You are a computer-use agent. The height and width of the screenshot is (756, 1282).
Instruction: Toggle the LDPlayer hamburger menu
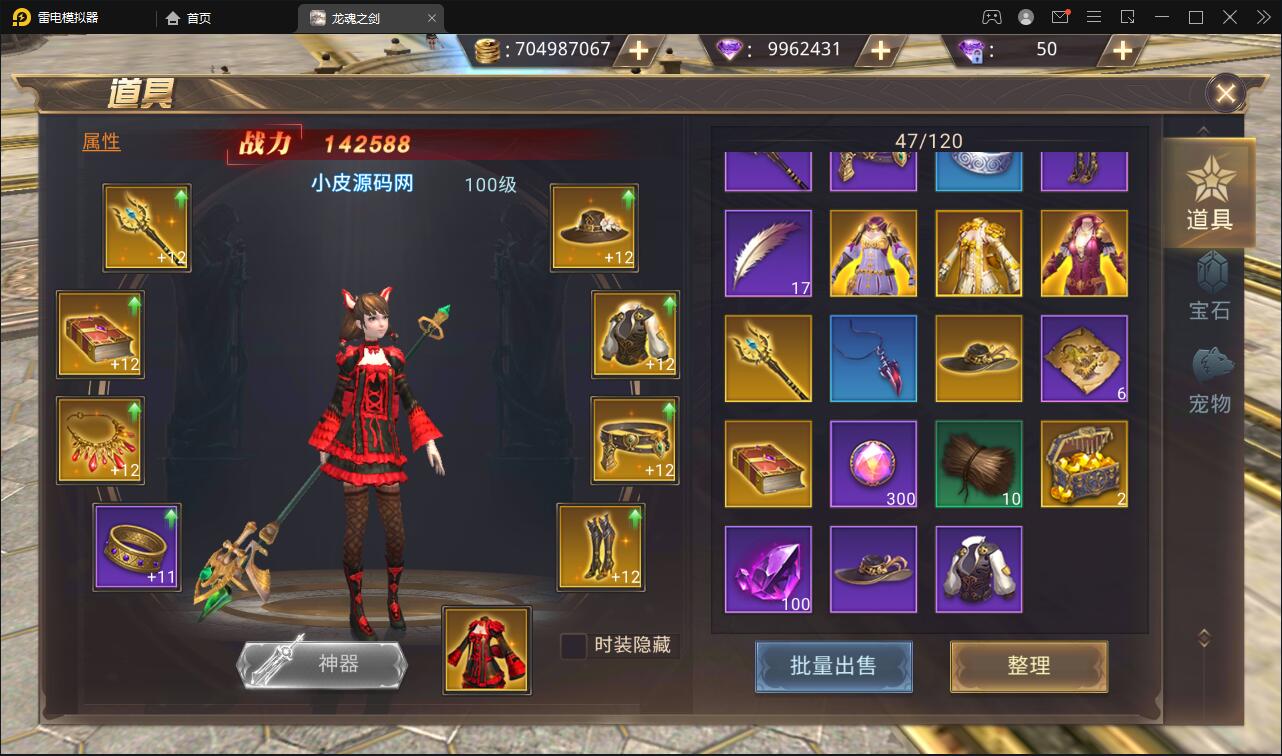(x=1093, y=17)
